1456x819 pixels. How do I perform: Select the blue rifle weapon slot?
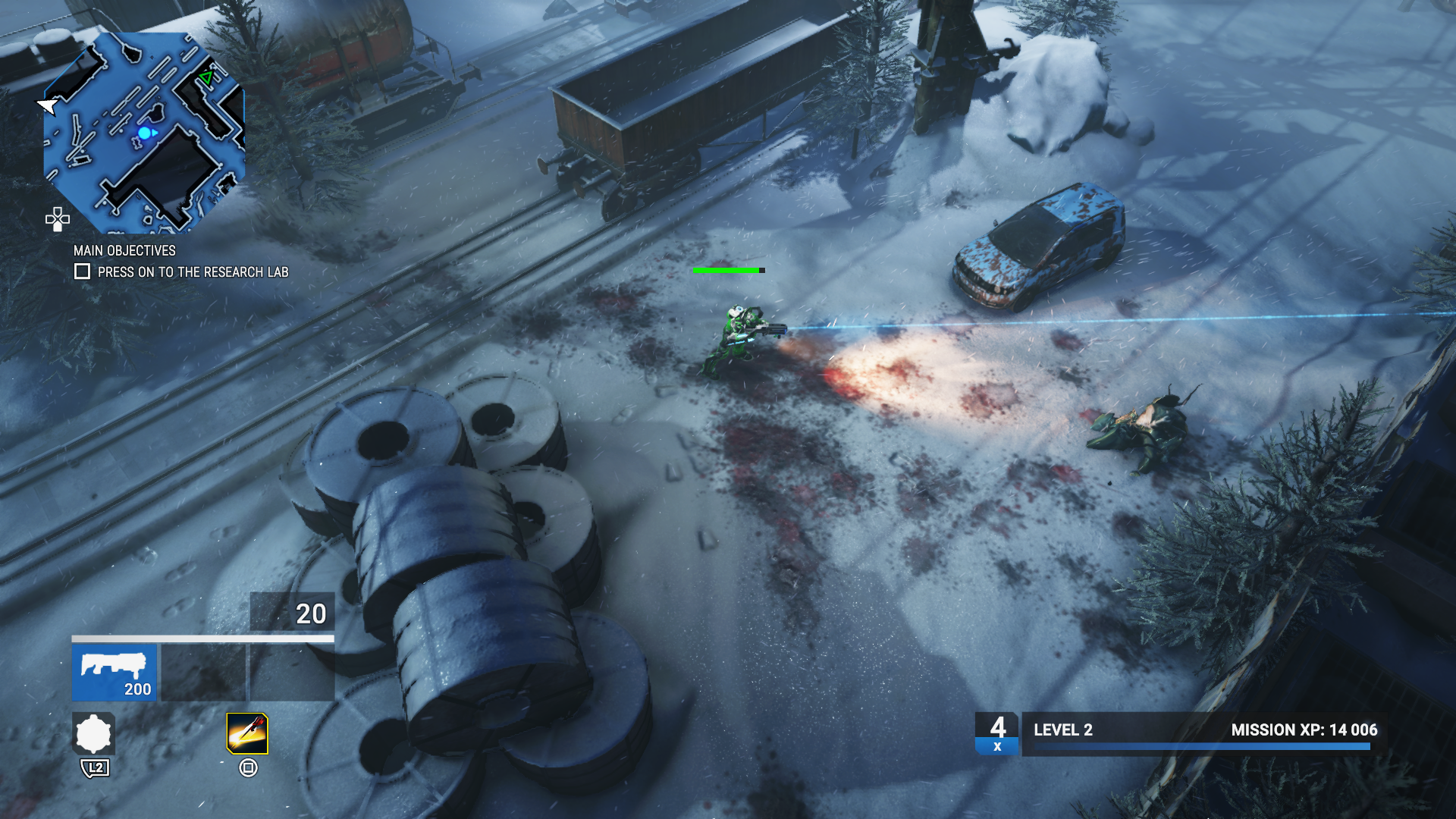(x=115, y=672)
